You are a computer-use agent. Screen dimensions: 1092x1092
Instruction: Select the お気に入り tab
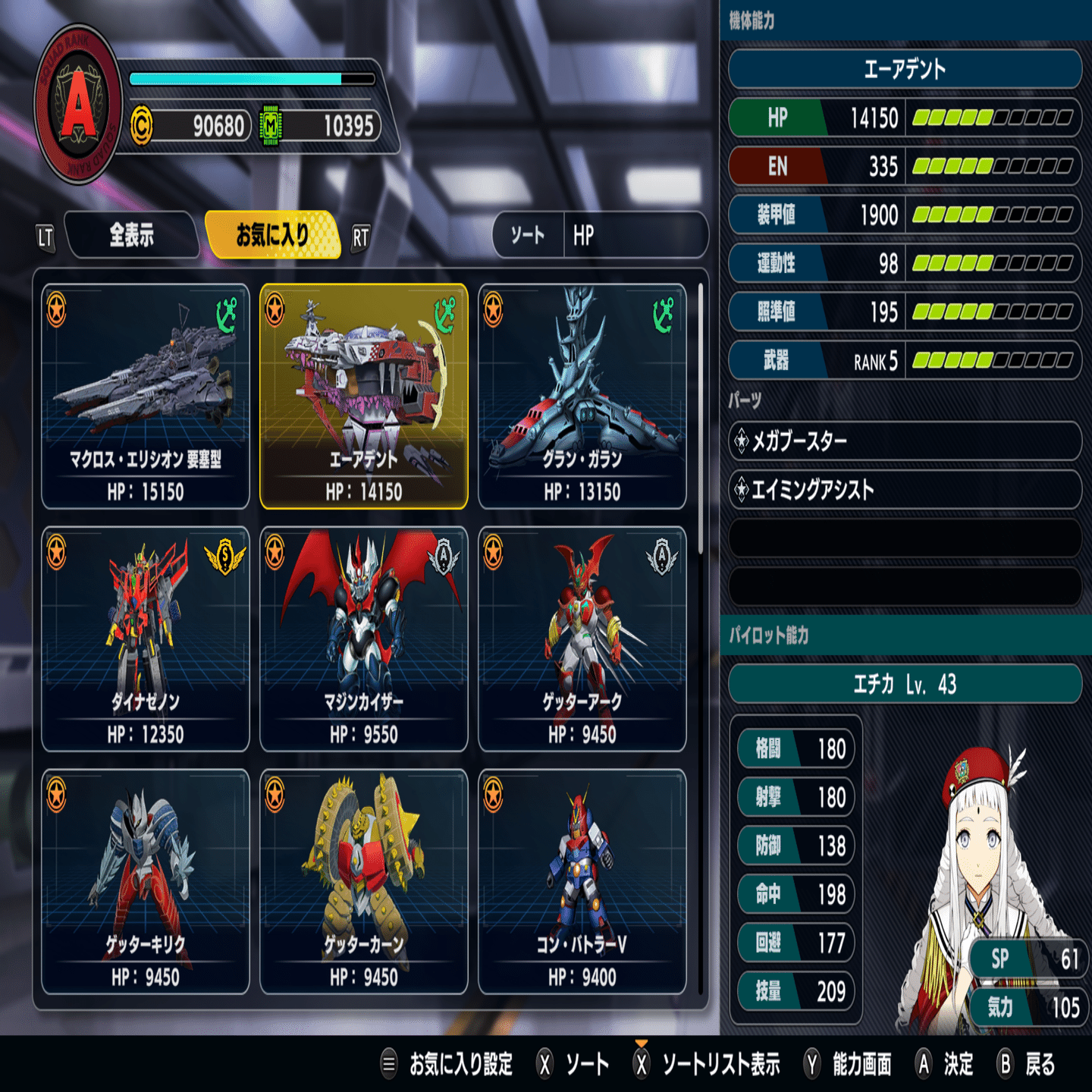click(x=272, y=235)
